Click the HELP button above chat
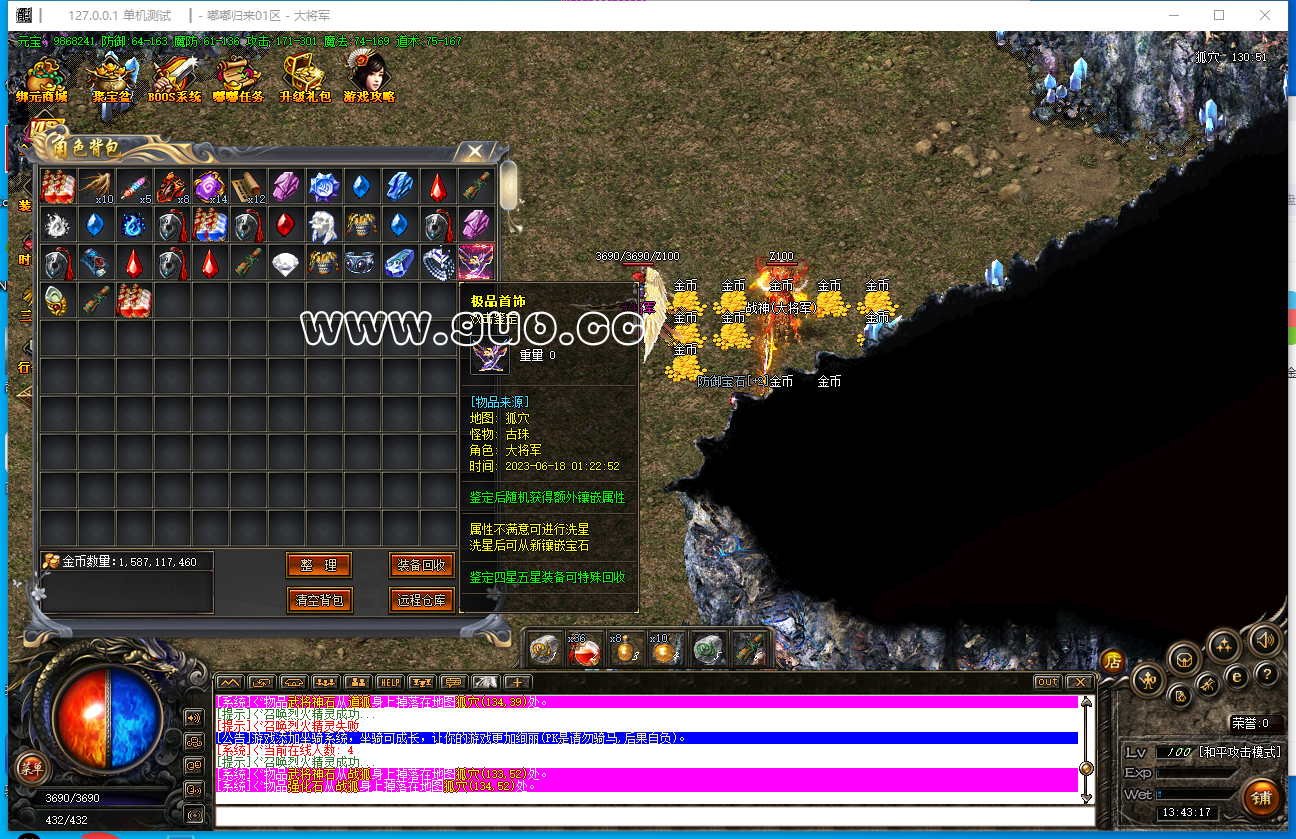The height and width of the screenshot is (839, 1296). click(x=389, y=682)
